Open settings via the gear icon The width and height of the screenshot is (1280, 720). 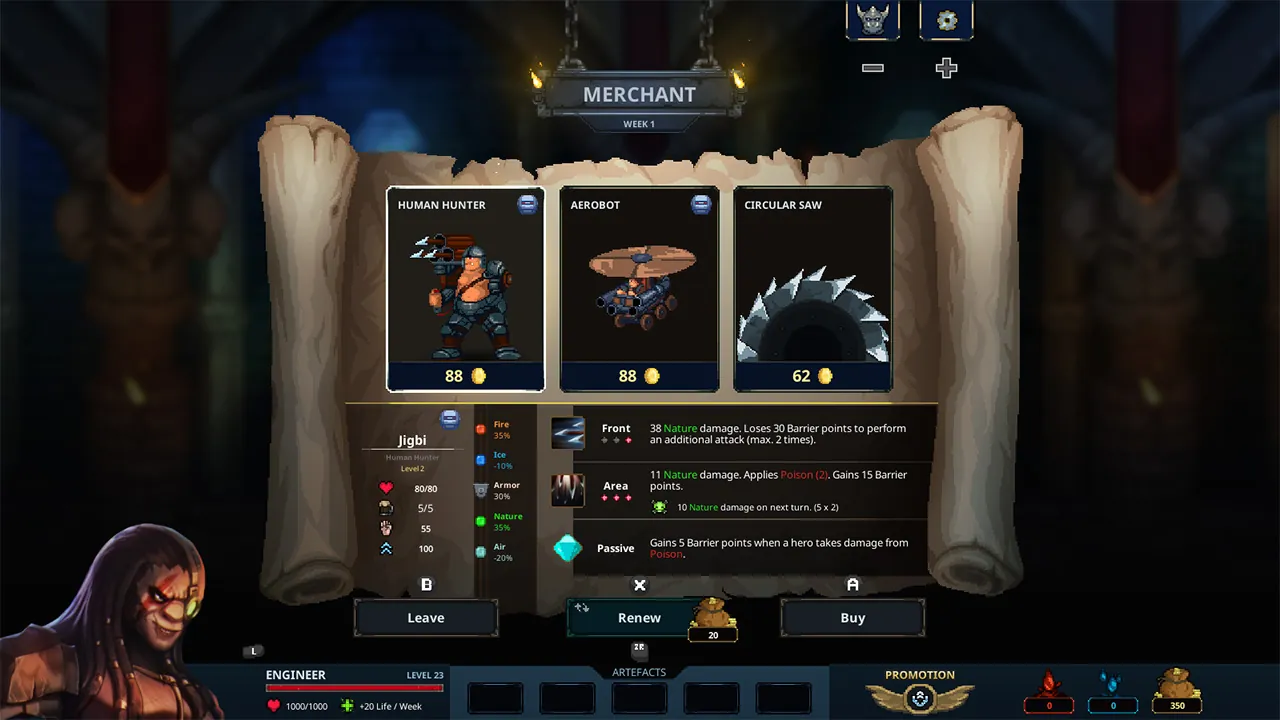tap(945, 20)
